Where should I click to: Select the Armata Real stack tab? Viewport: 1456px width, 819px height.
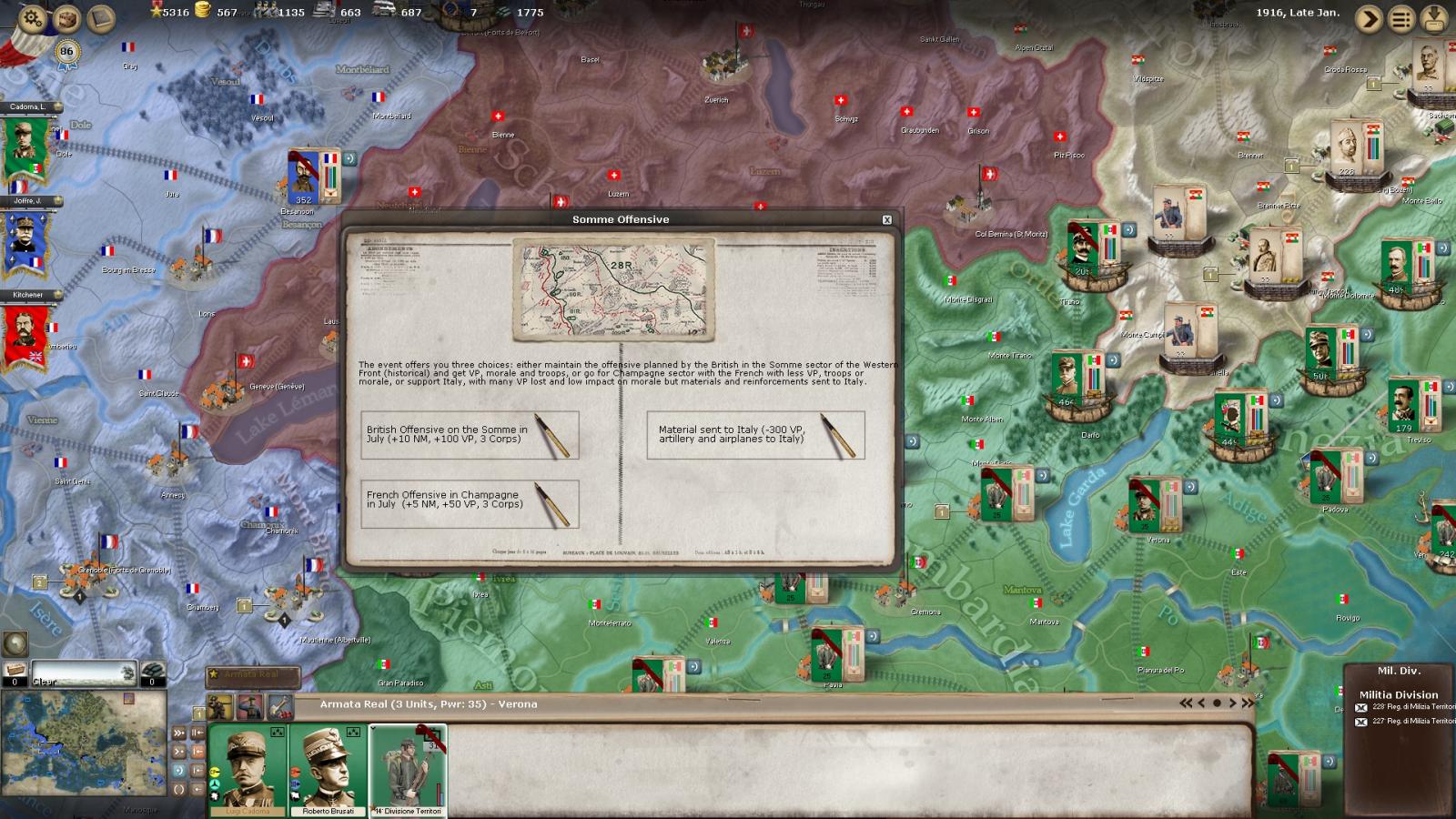click(x=252, y=675)
